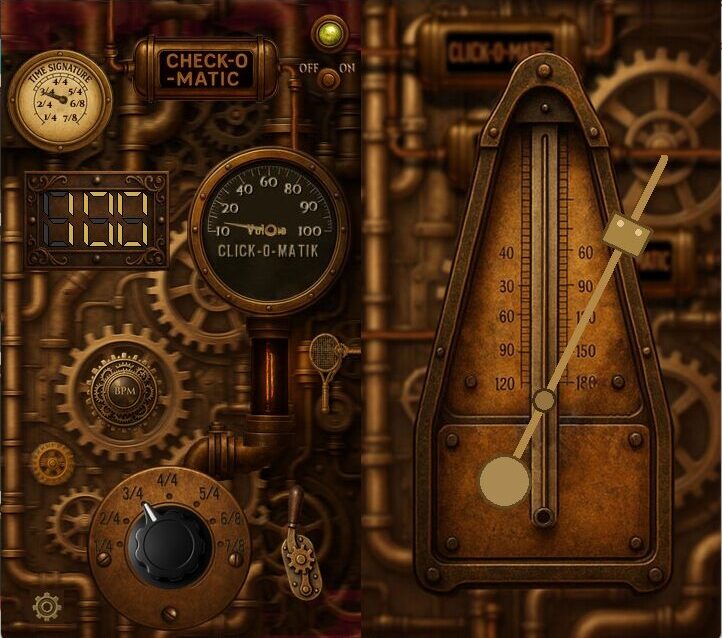Click the black time signature knob
This screenshot has height=638, width=722.
tap(167, 547)
